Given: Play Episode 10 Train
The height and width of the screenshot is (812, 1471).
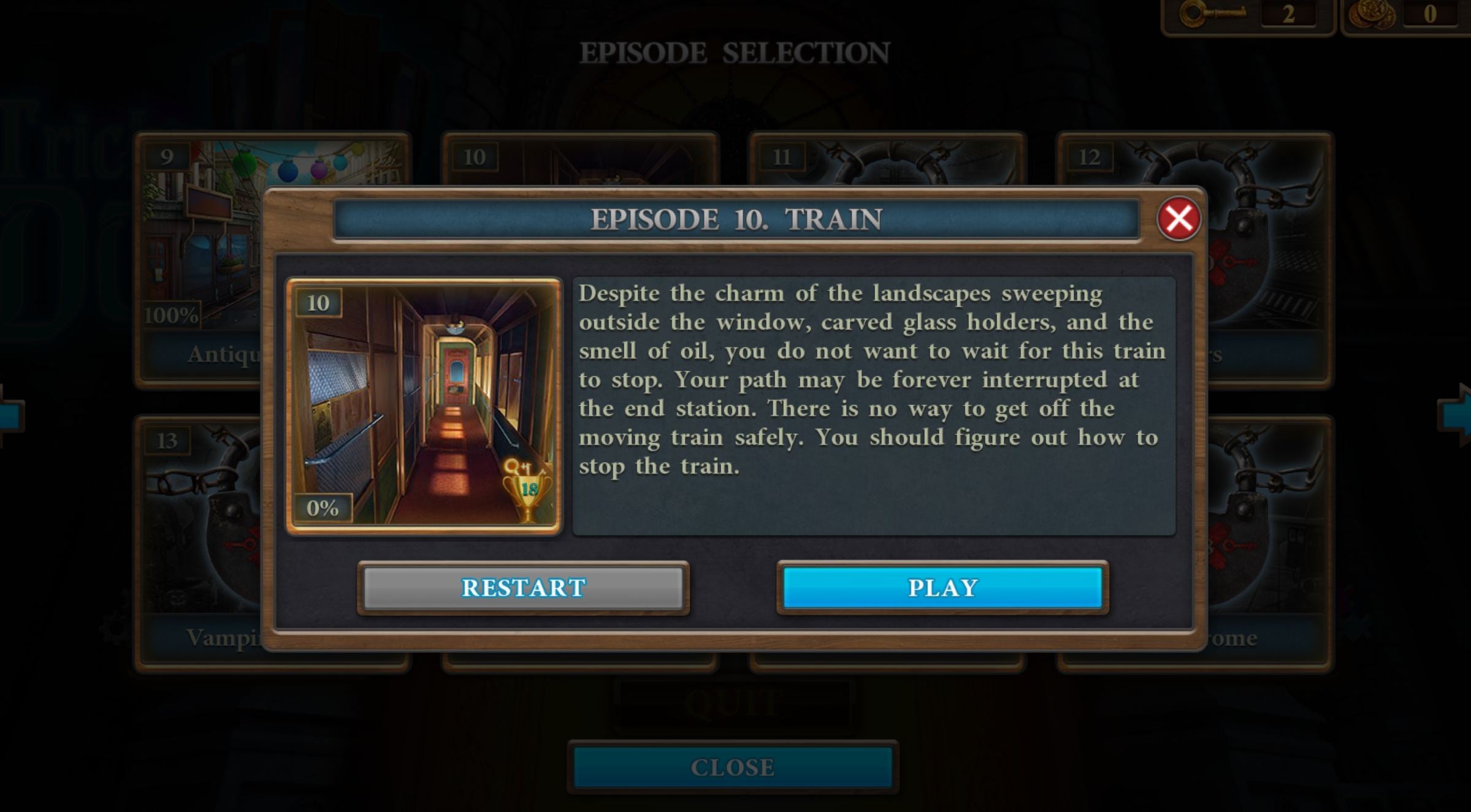Looking at the screenshot, I should [942, 588].
